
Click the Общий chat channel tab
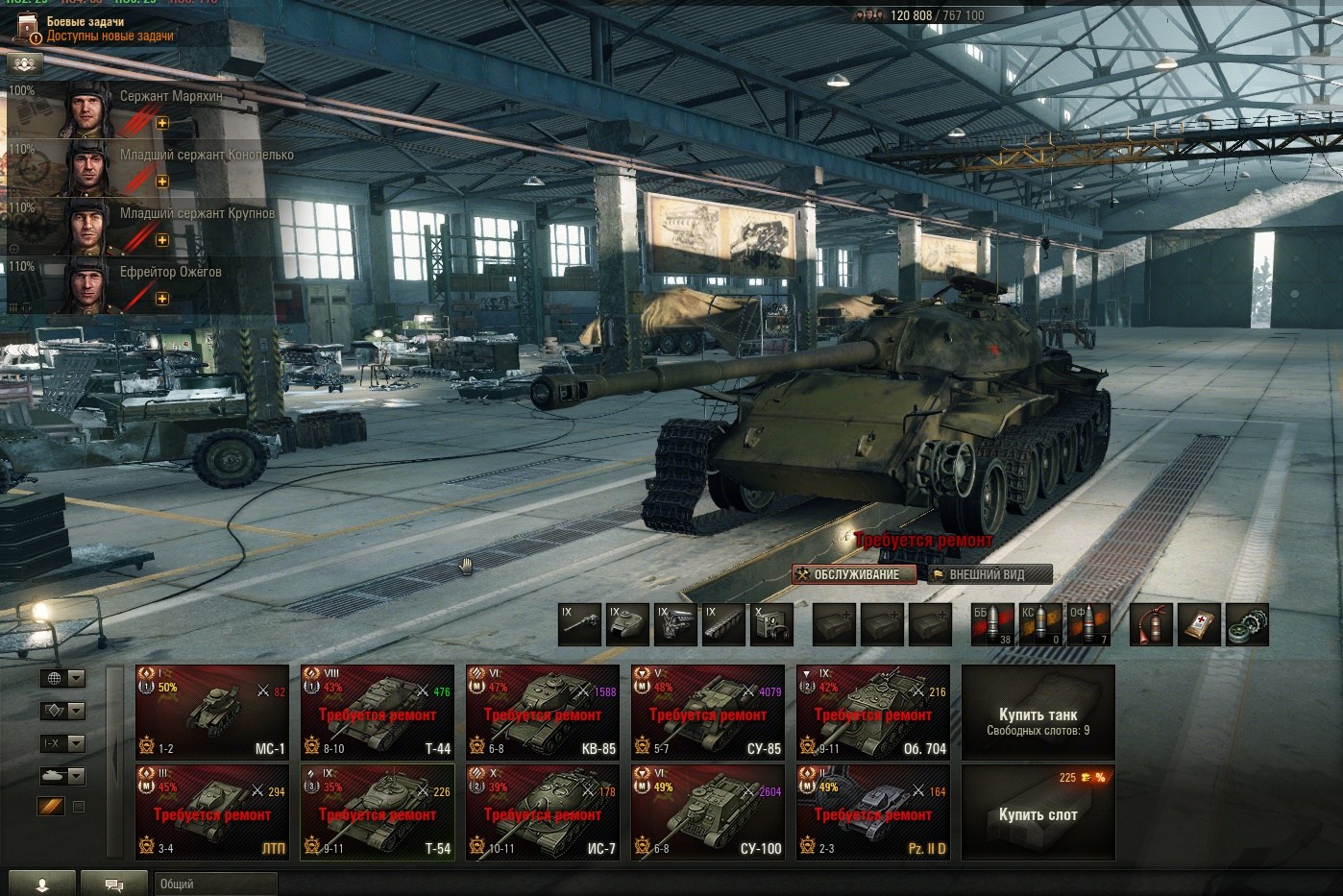[x=214, y=884]
